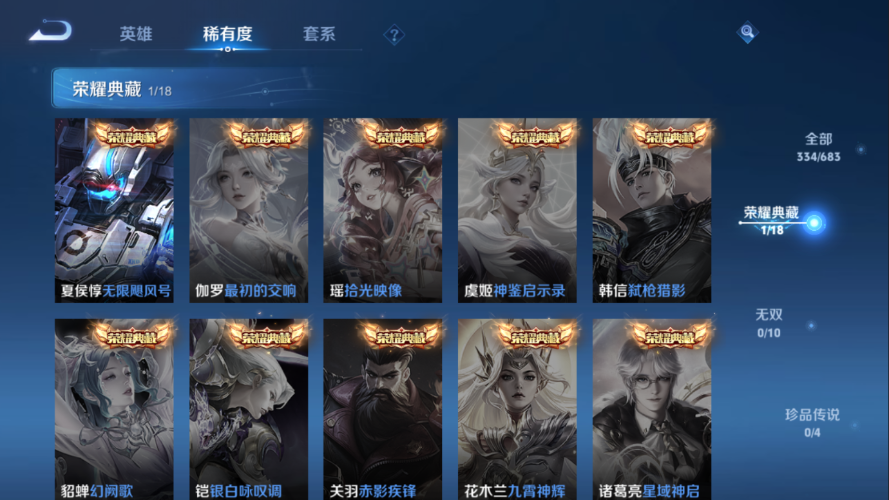Switch to the 英雄 tab
Screen dimensions: 889x500
[x=136, y=34]
